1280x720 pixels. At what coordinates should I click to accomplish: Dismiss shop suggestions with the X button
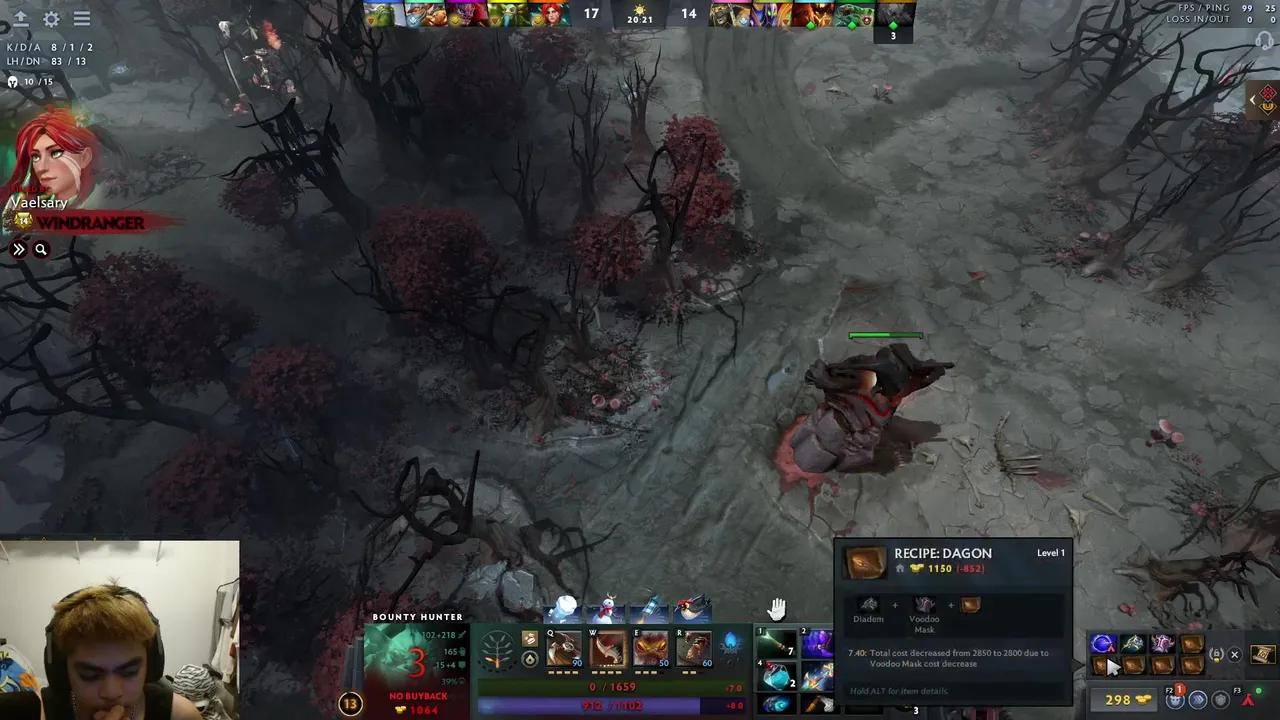[x=1234, y=654]
